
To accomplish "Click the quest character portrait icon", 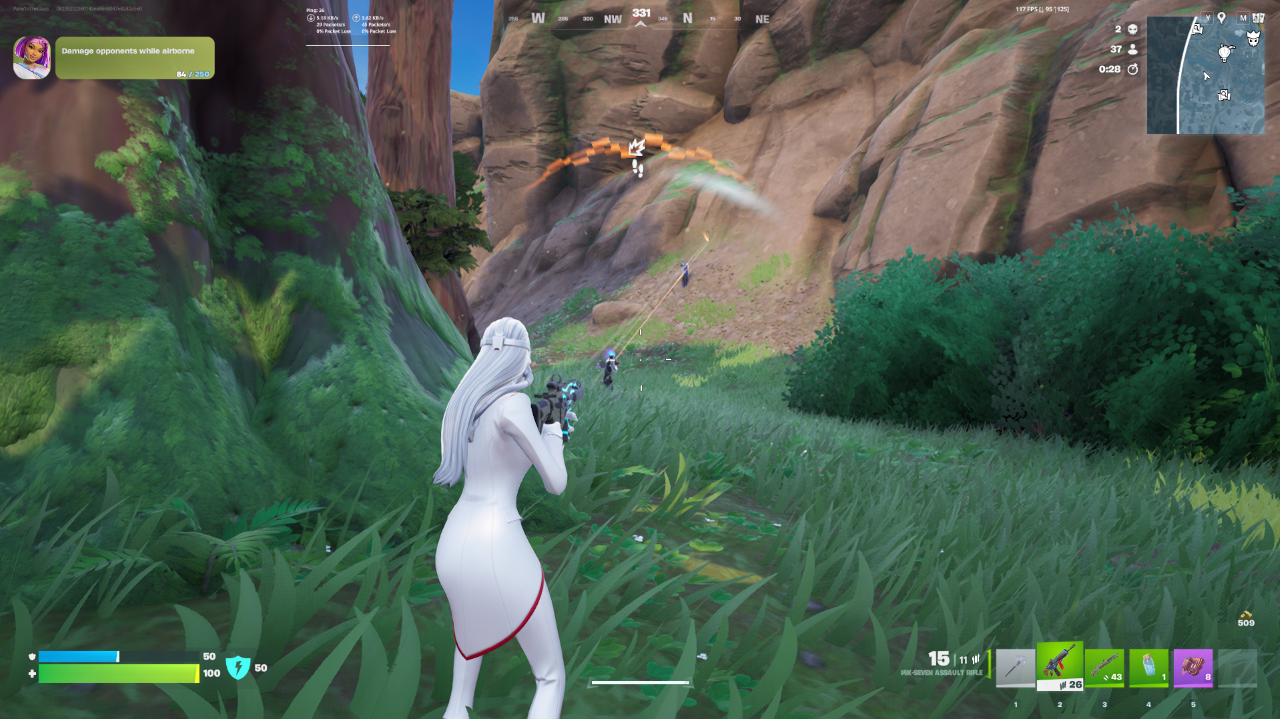I will pos(32,58).
